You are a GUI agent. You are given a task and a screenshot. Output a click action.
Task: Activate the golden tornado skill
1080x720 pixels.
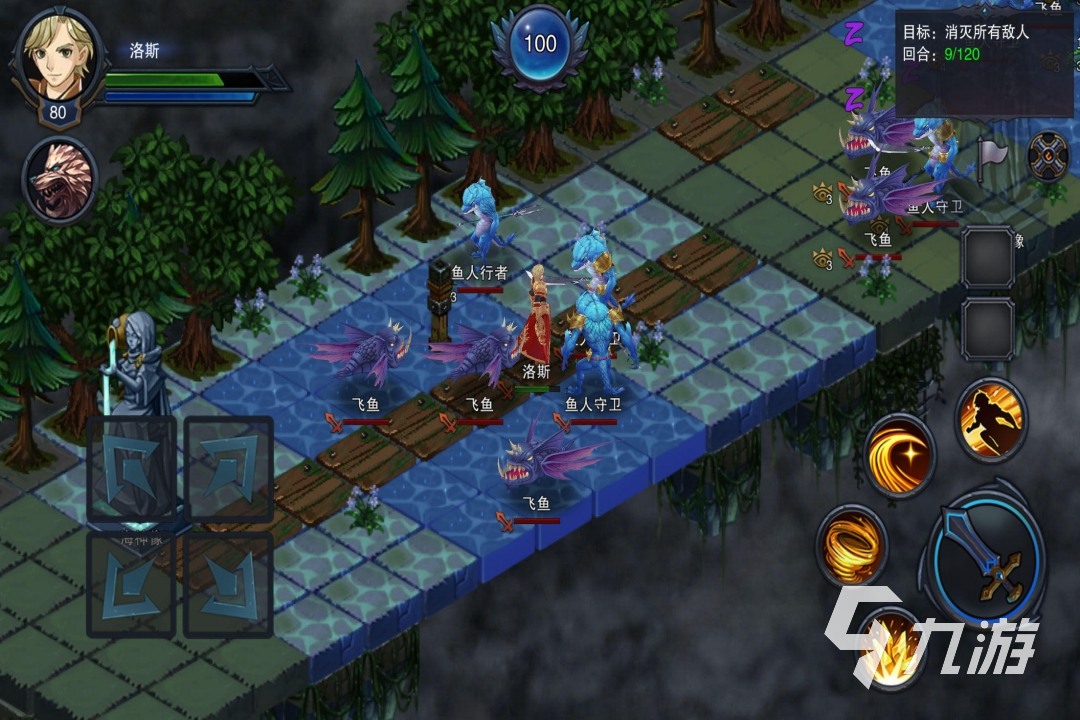[x=851, y=545]
